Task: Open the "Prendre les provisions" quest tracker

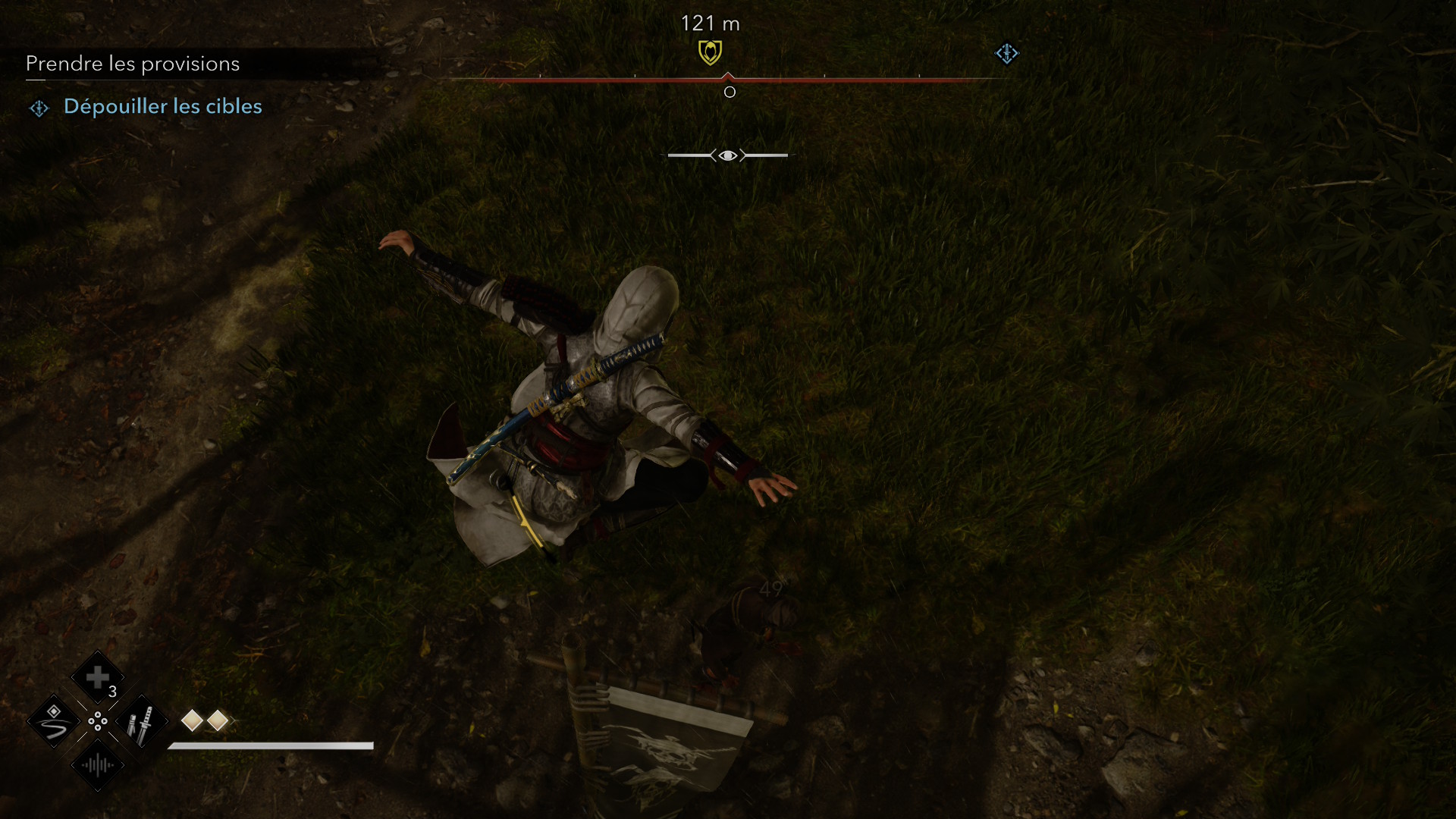Action: tap(133, 64)
